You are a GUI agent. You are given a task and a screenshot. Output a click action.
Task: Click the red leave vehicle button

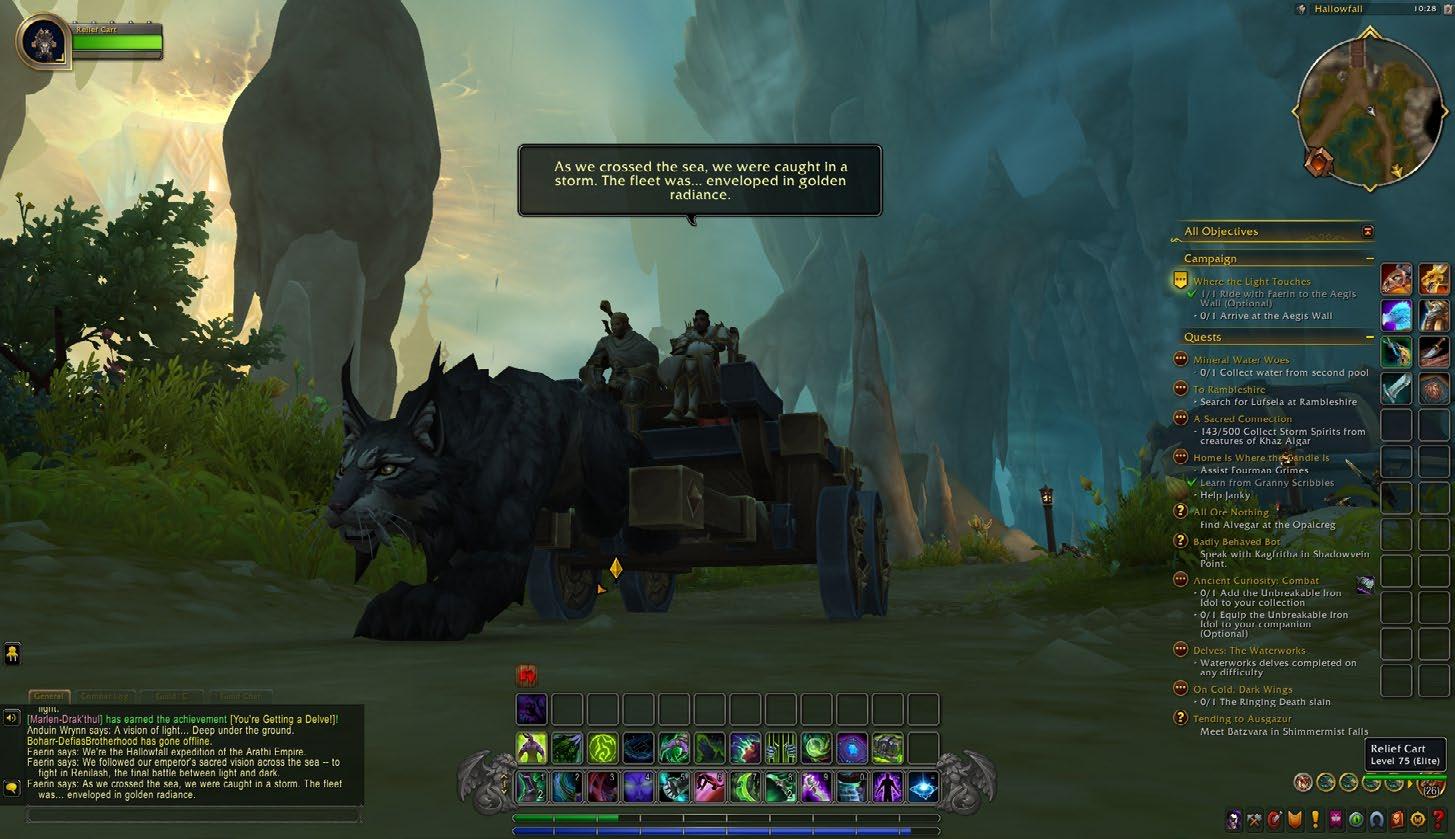(x=527, y=675)
